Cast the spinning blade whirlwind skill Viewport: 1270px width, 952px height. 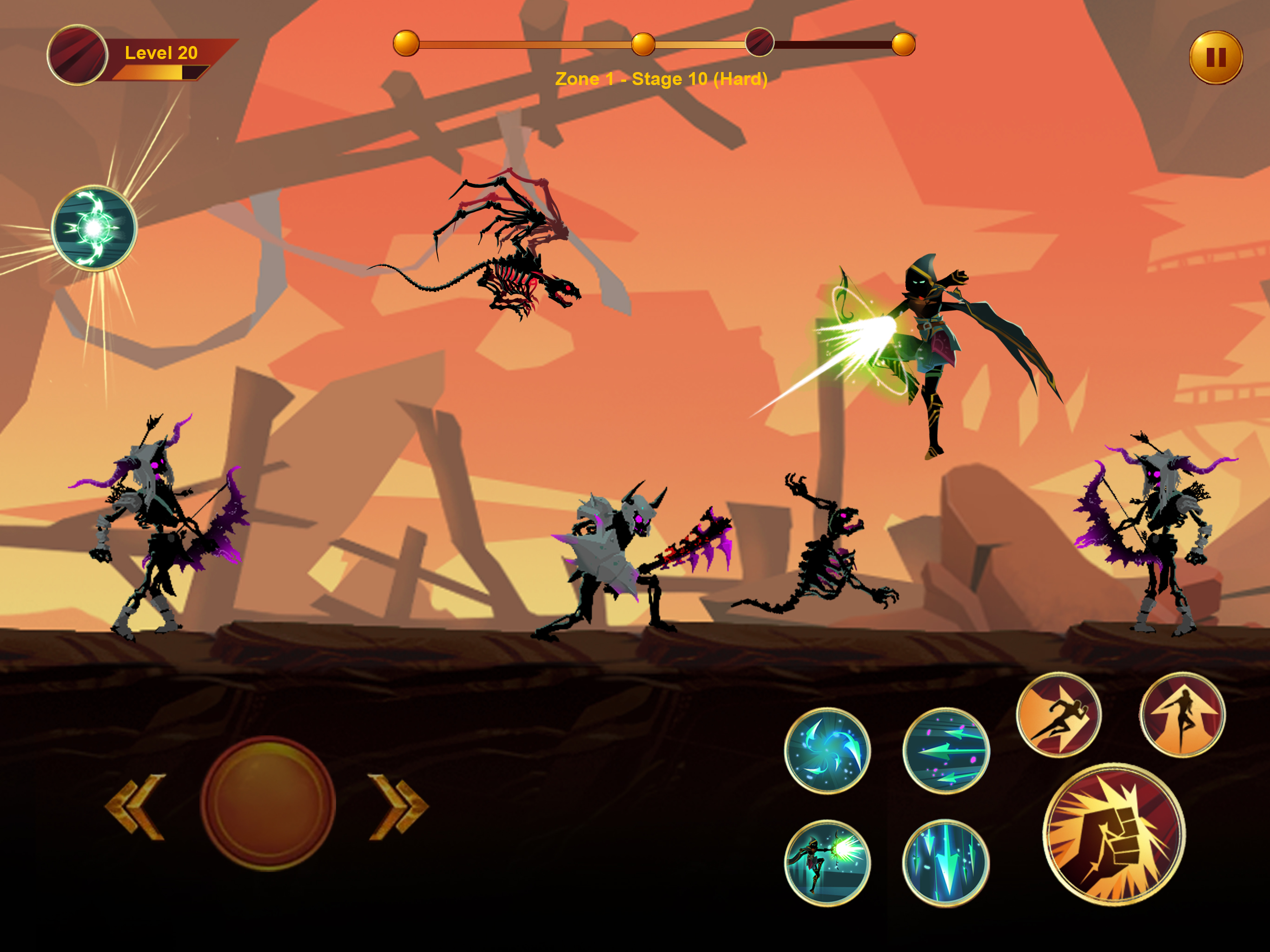coord(827,750)
